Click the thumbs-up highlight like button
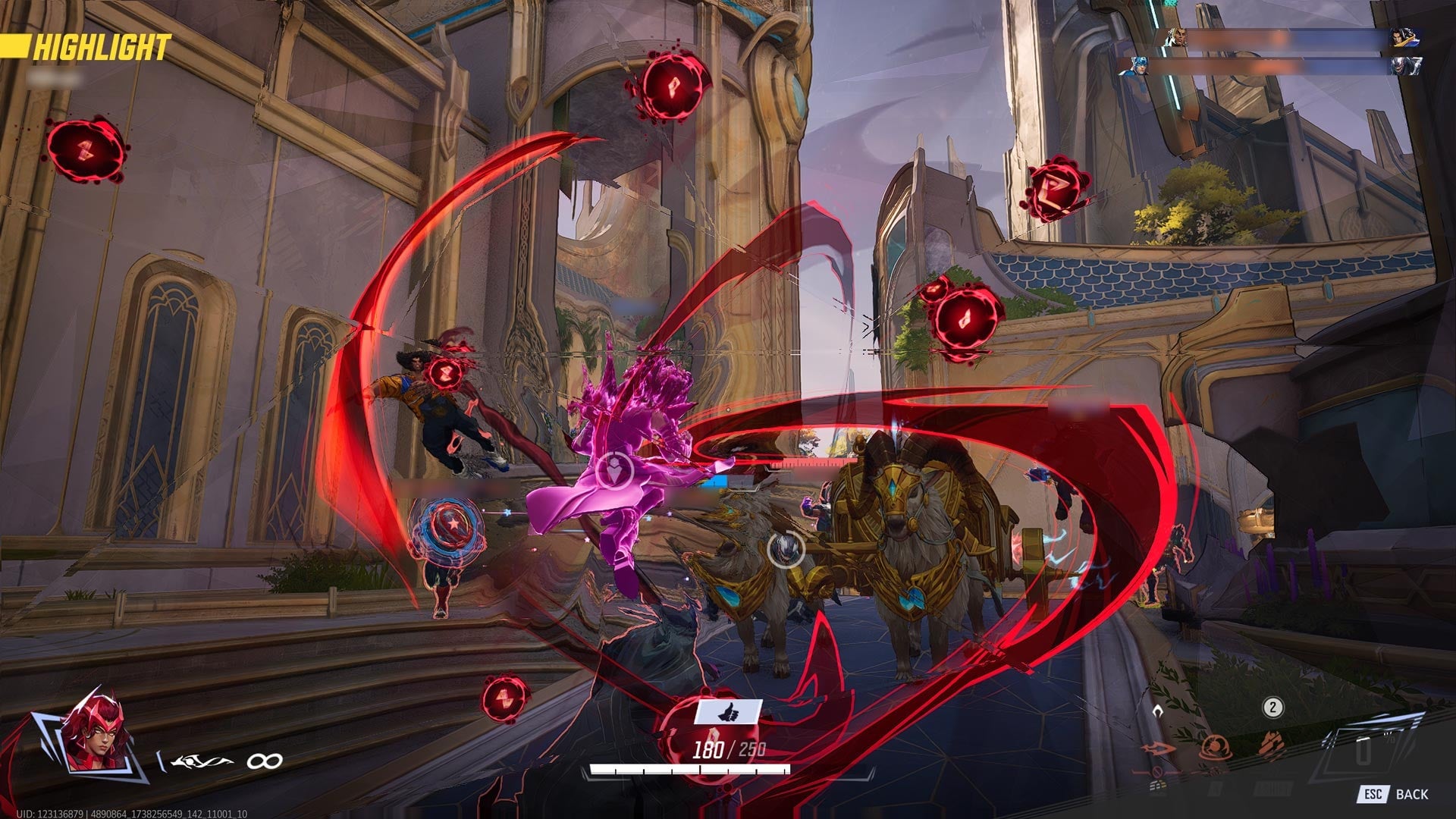Screen dimensions: 1456x819 coord(728,711)
